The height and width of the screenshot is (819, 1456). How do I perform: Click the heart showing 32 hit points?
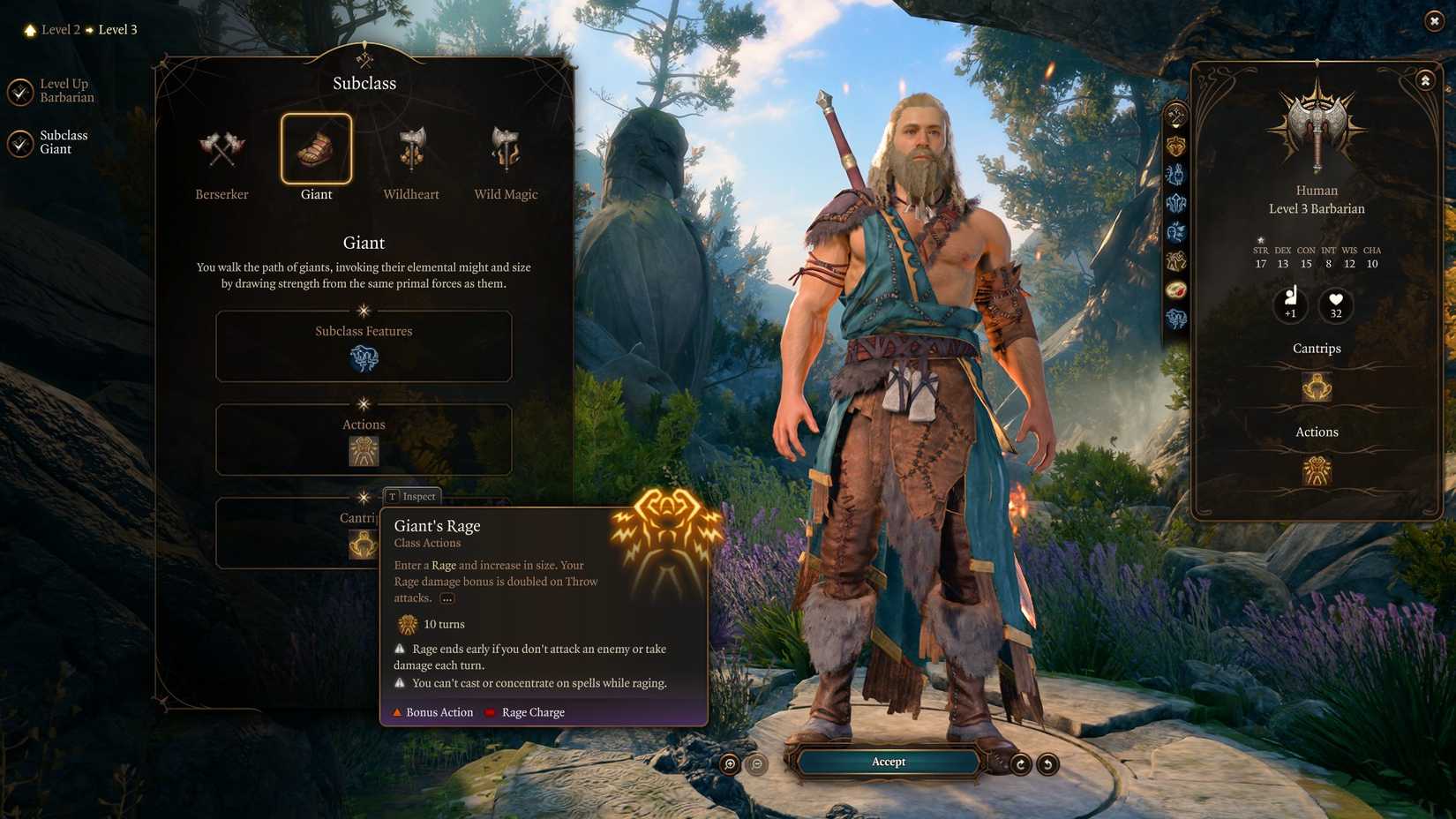tap(1334, 305)
